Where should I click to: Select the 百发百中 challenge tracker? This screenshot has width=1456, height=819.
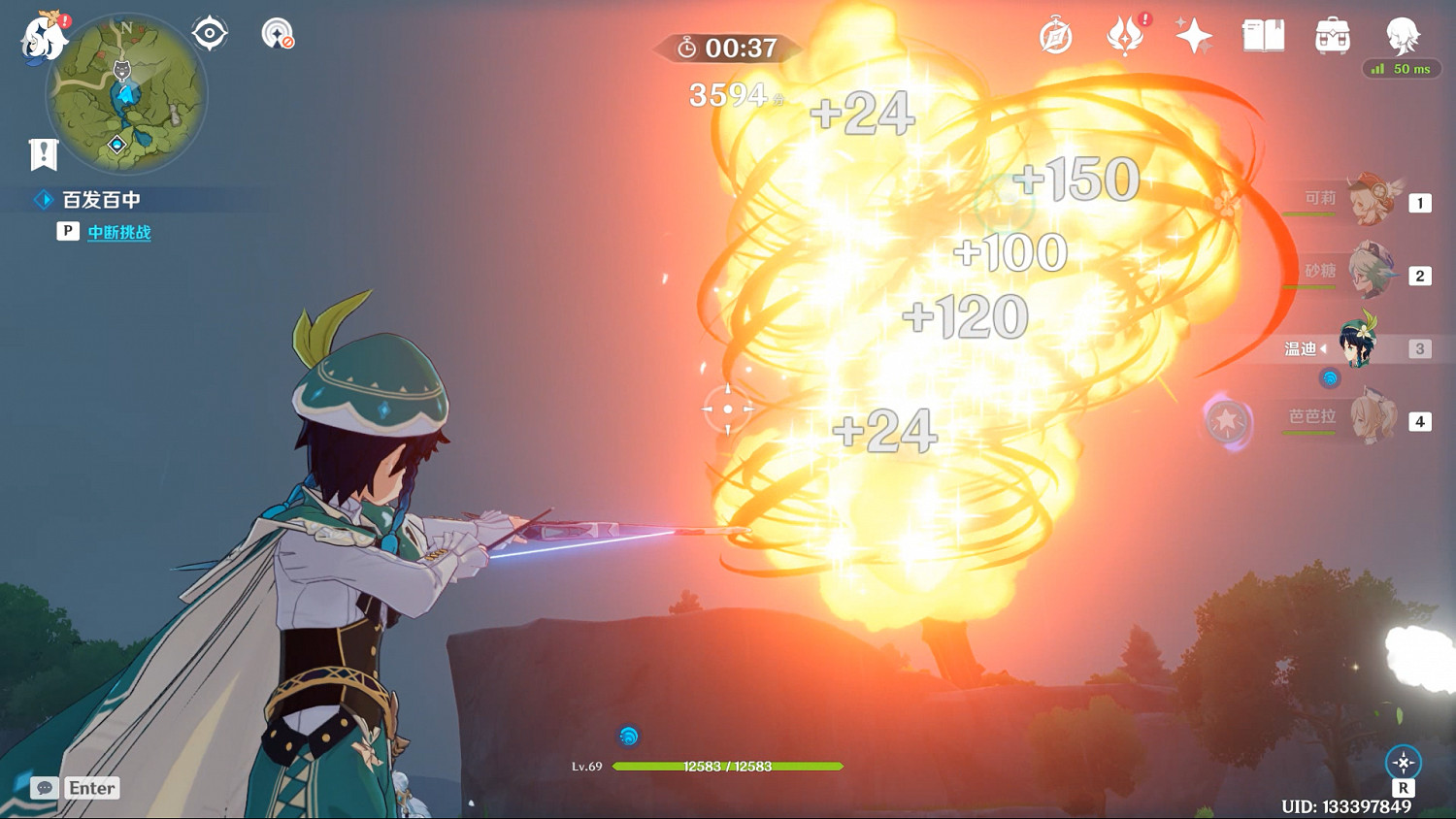[101, 200]
